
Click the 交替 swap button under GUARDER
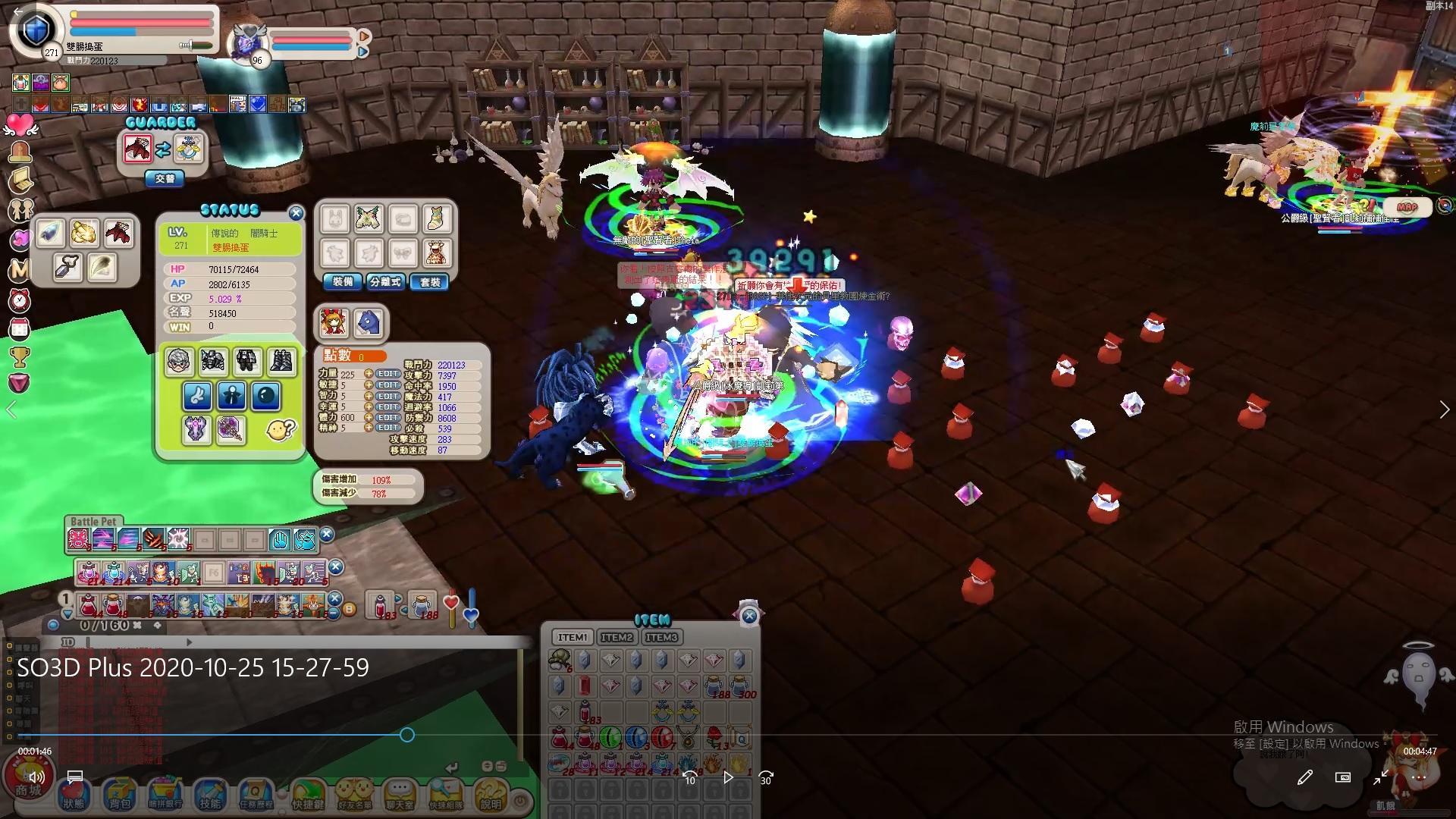tap(165, 178)
